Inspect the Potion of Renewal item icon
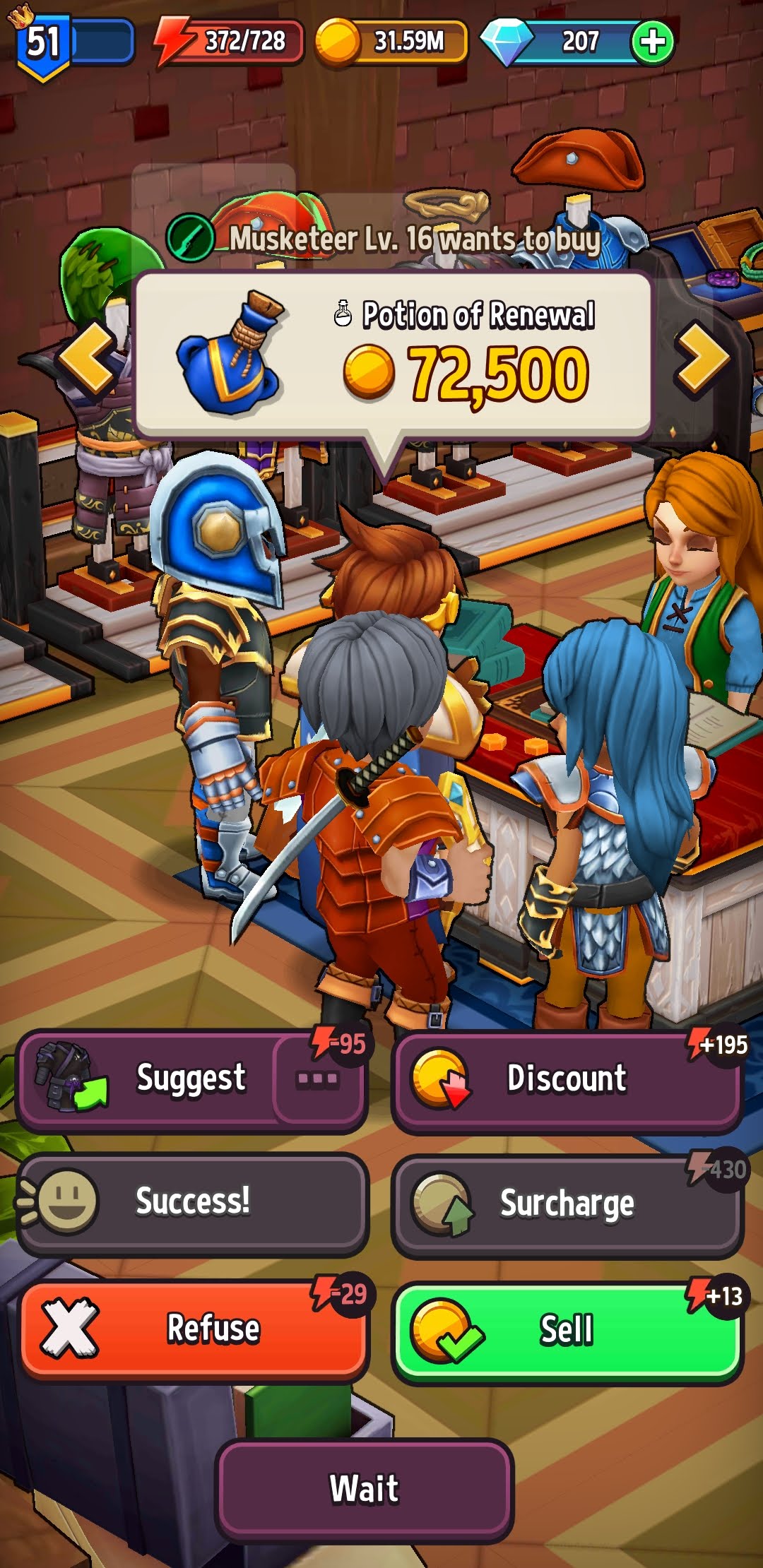 coord(230,353)
